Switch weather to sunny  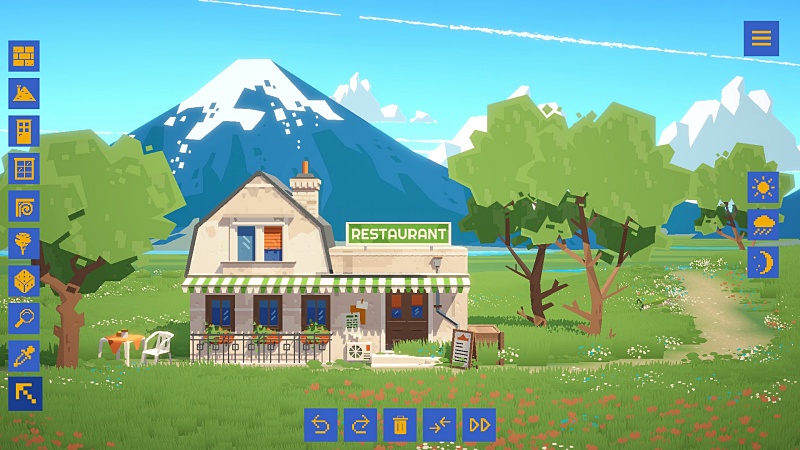pos(763,187)
